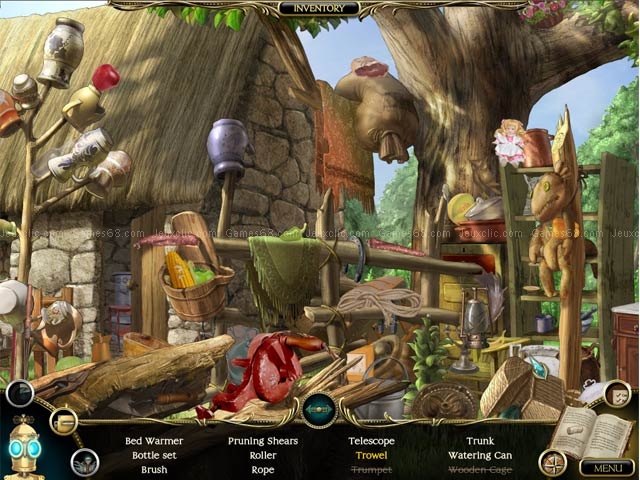640x480 pixels.
Task: Select Bed Warmer in the item list
Action: 153,441
